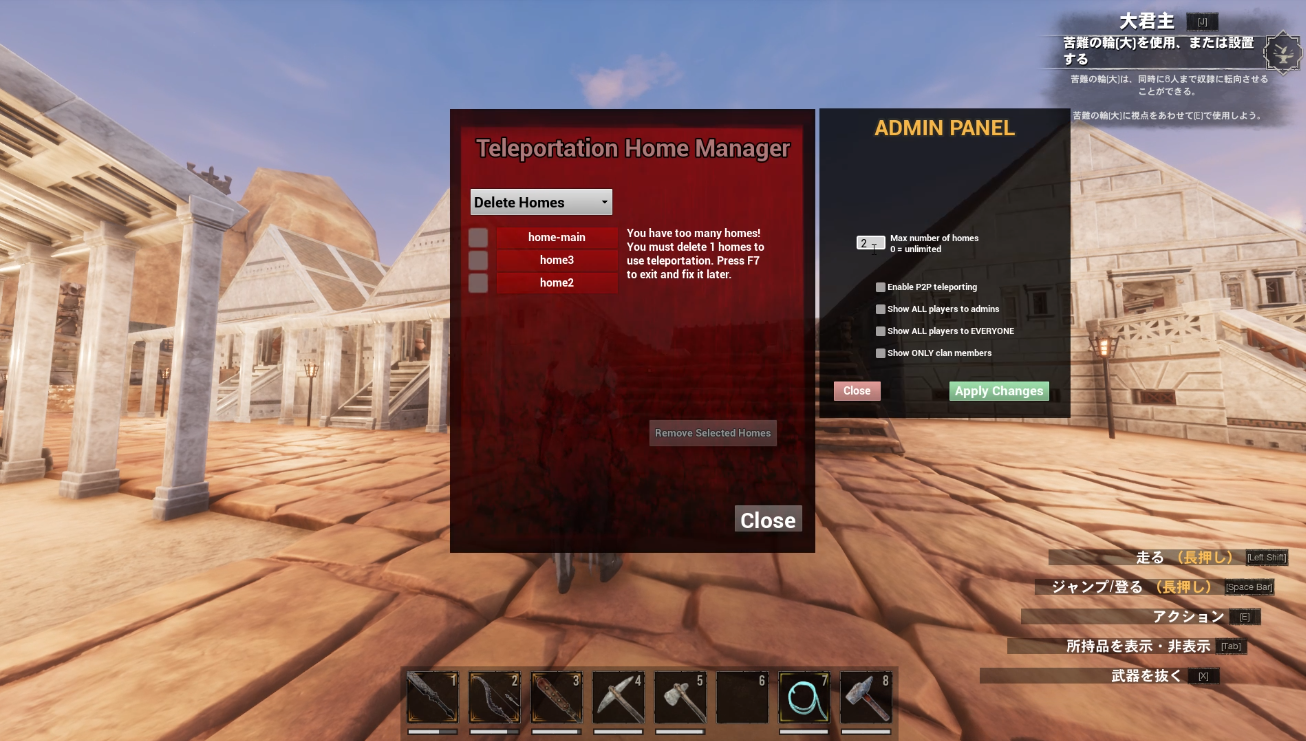
Task: Check the box next to home3
Action: coord(478,260)
